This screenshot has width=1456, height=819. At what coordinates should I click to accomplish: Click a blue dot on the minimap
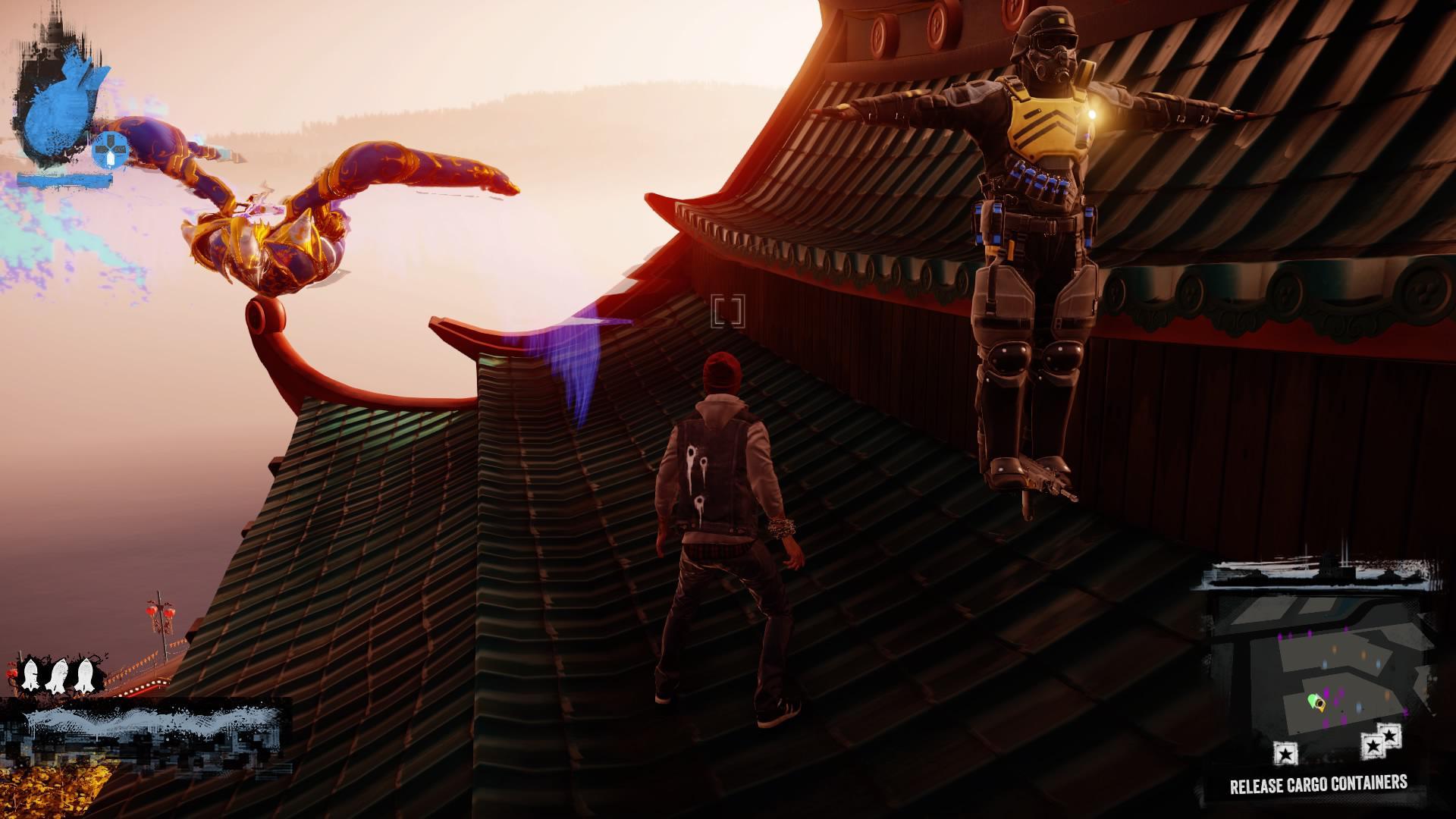click(1324, 664)
